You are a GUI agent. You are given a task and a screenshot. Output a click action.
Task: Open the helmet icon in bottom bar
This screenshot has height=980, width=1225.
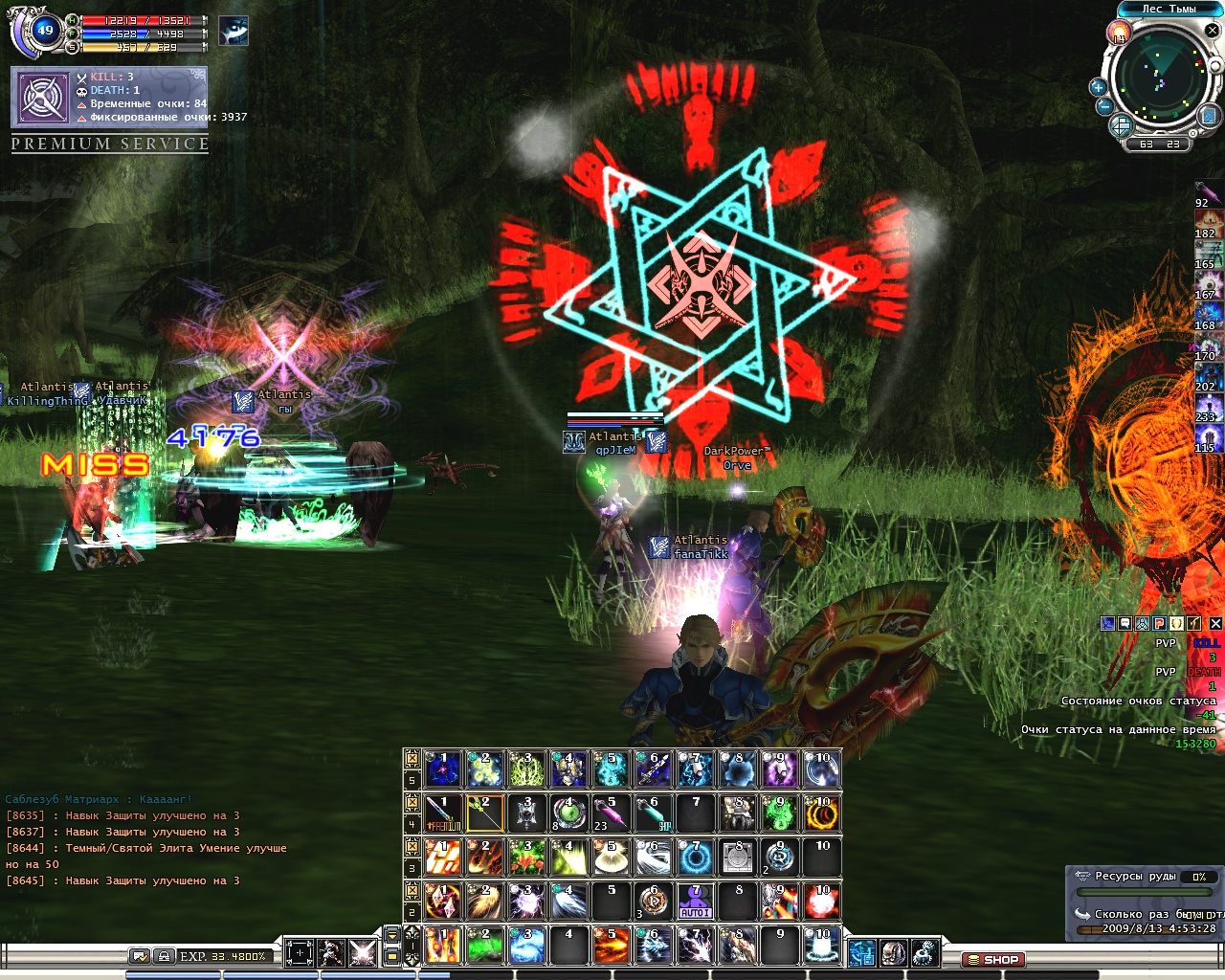893,953
